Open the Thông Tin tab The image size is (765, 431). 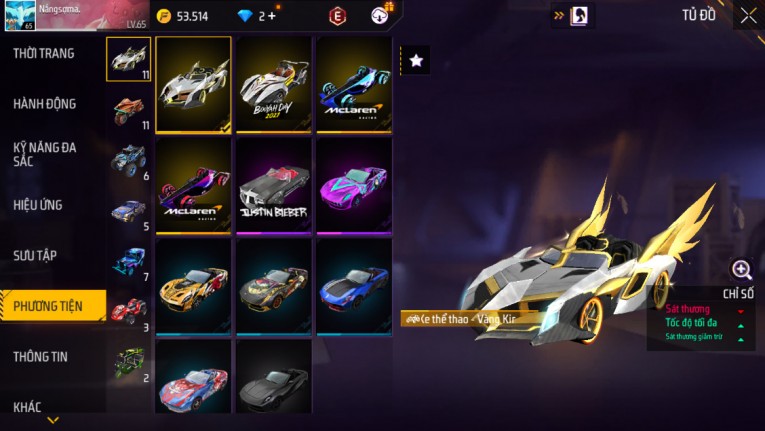coord(40,356)
